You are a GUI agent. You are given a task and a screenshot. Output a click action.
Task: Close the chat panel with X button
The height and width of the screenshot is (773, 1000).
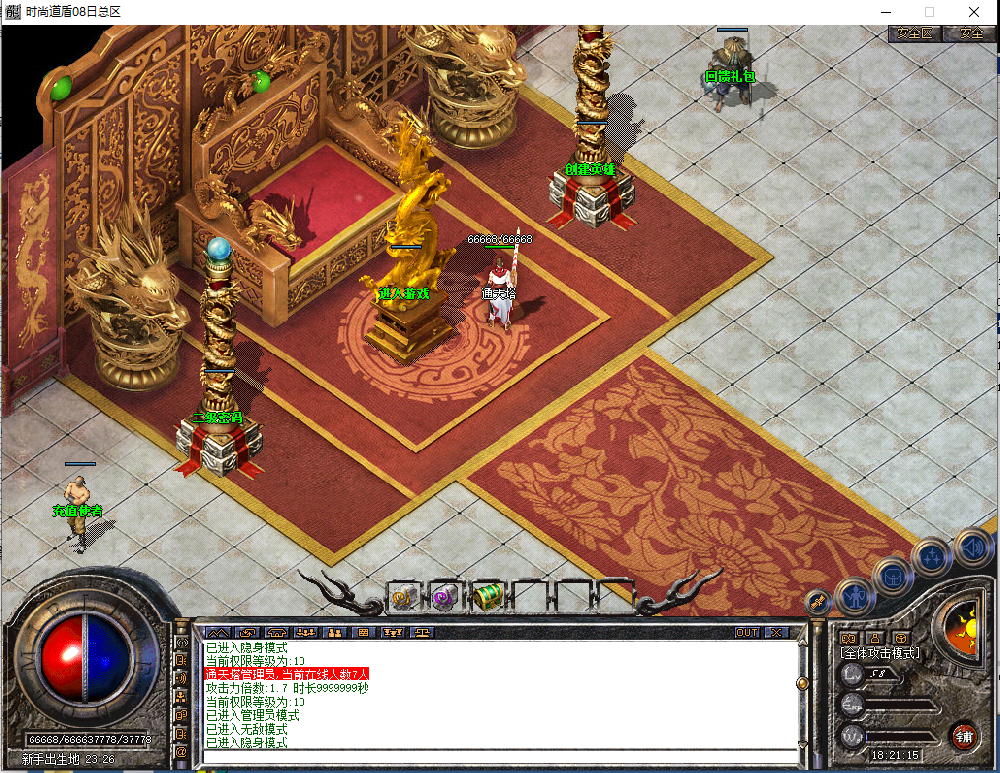click(x=777, y=632)
